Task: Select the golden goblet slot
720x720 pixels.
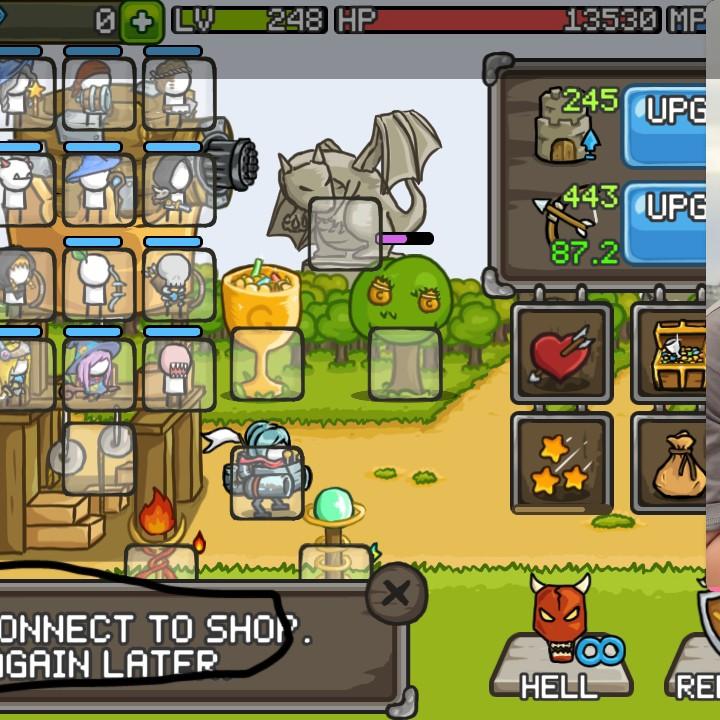Action: pos(267,364)
